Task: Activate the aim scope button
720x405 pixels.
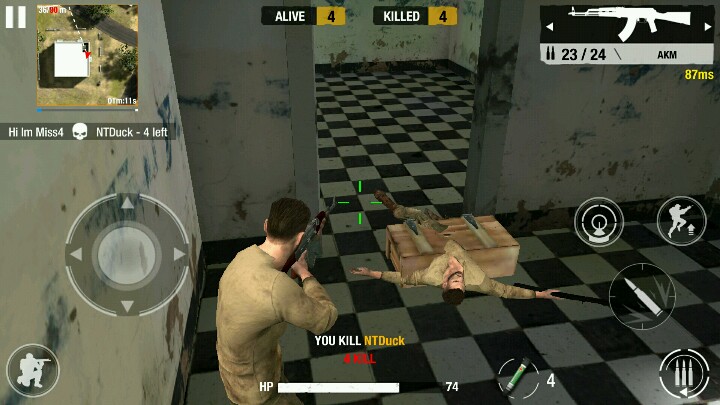Action: coord(599,222)
